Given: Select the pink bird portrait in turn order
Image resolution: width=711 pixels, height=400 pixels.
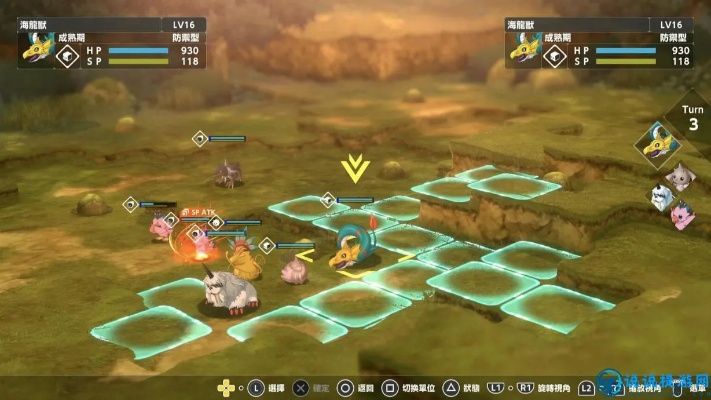Looking at the screenshot, I should click(682, 216).
